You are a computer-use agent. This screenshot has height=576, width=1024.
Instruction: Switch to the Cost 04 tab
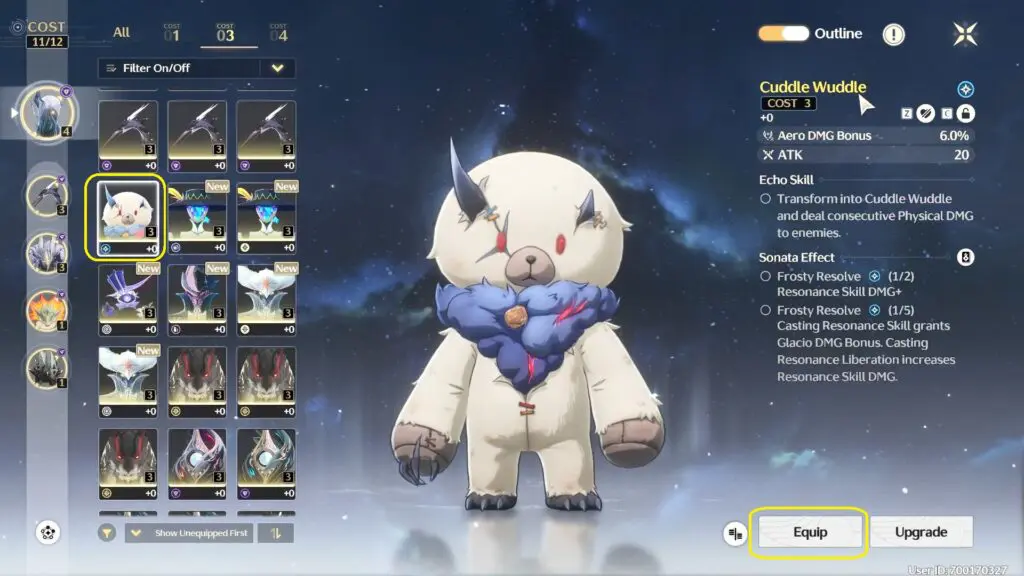278,34
